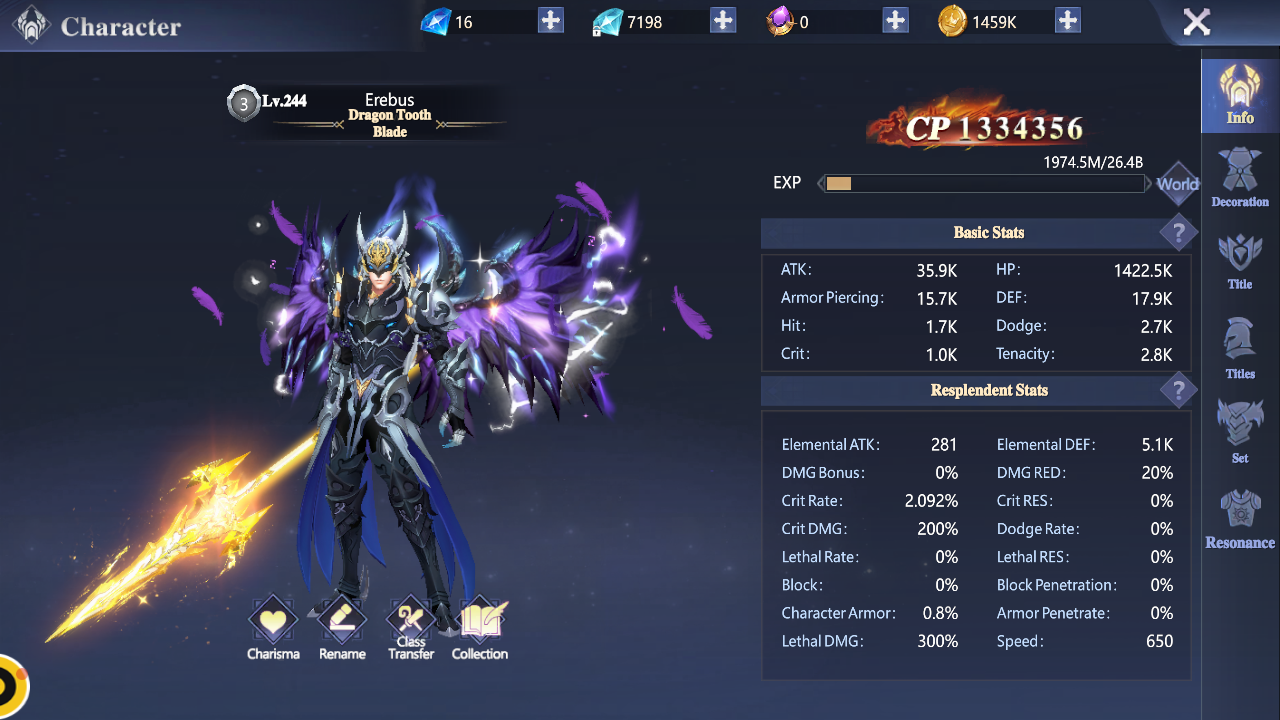This screenshot has width=1280, height=720.
Task: Show help for Basic Stats
Action: (x=1178, y=233)
